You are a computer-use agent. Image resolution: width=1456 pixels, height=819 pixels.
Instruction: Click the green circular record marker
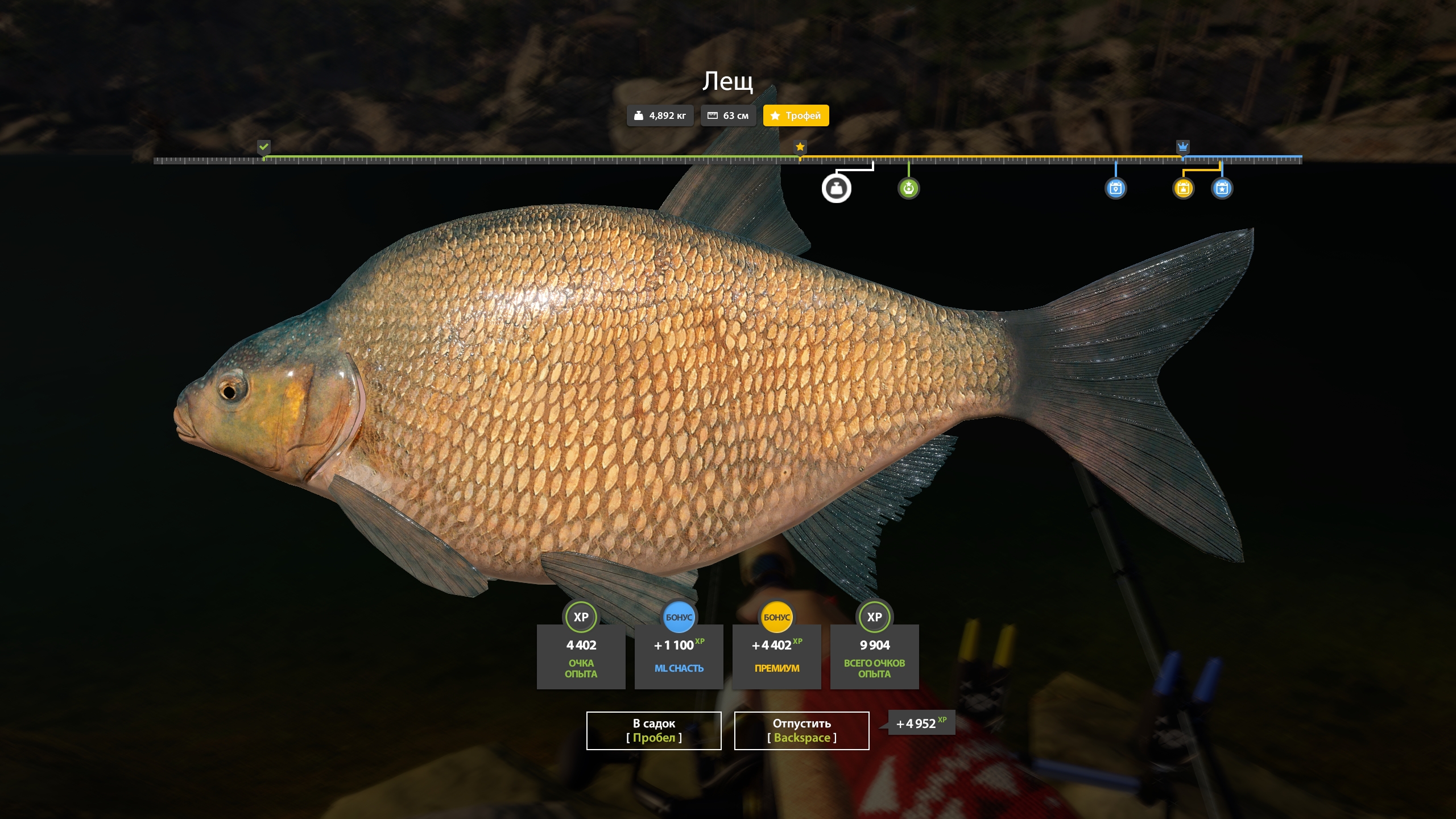click(908, 188)
